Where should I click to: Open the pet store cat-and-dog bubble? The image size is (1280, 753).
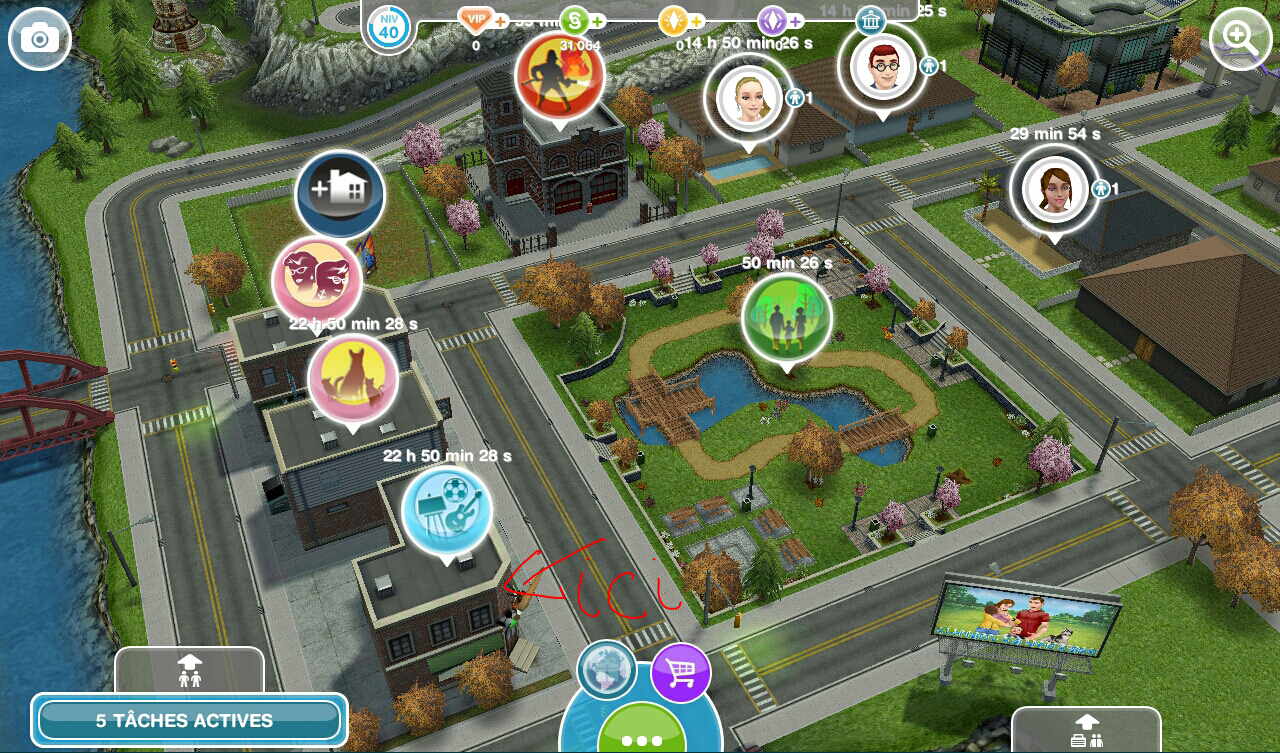[352, 380]
